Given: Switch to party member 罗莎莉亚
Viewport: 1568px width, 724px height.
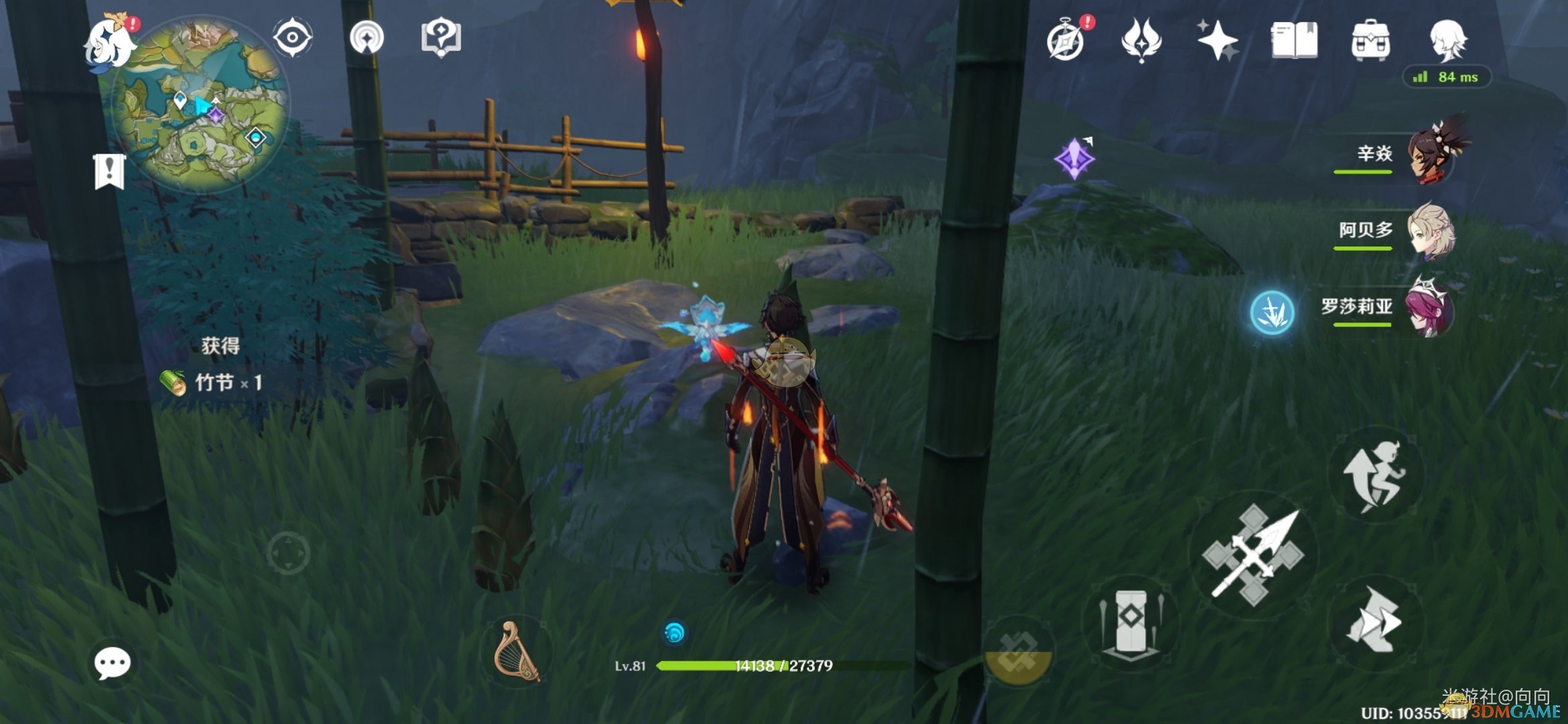Looking at the screenshot, I should coord(1431,308).
